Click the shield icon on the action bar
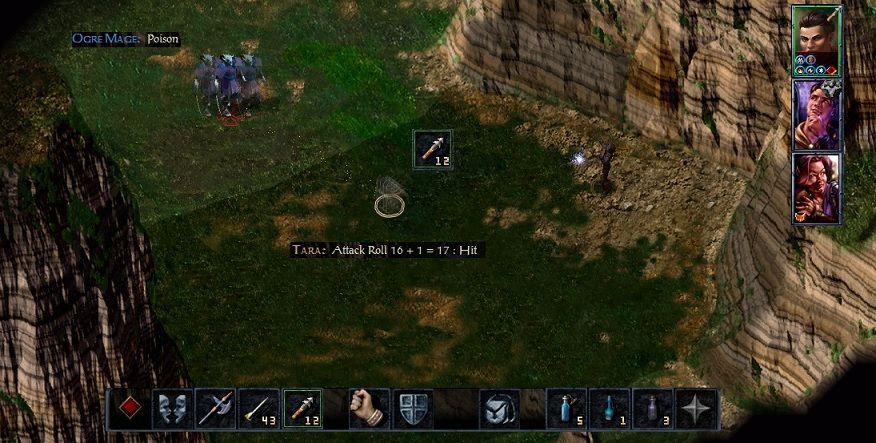This screenshot has height=443, width=876. coord(413,409)
